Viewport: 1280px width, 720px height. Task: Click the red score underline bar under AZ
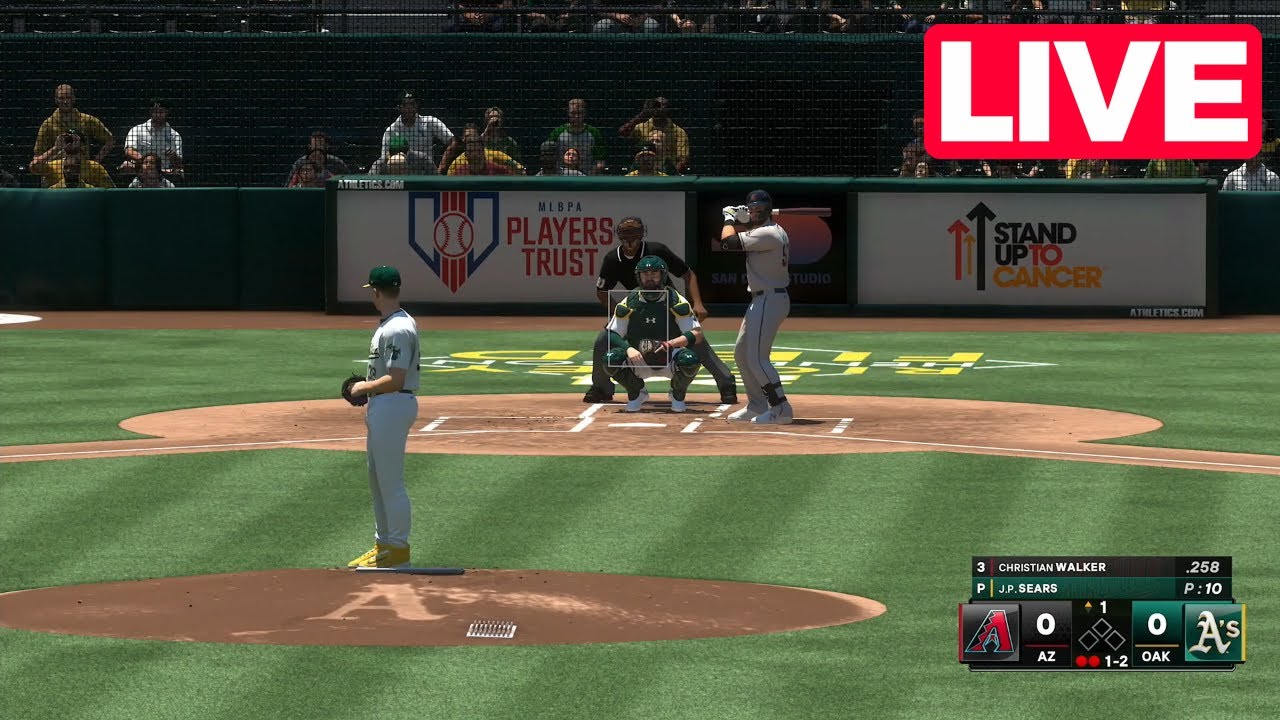[x=1046, y=646]
